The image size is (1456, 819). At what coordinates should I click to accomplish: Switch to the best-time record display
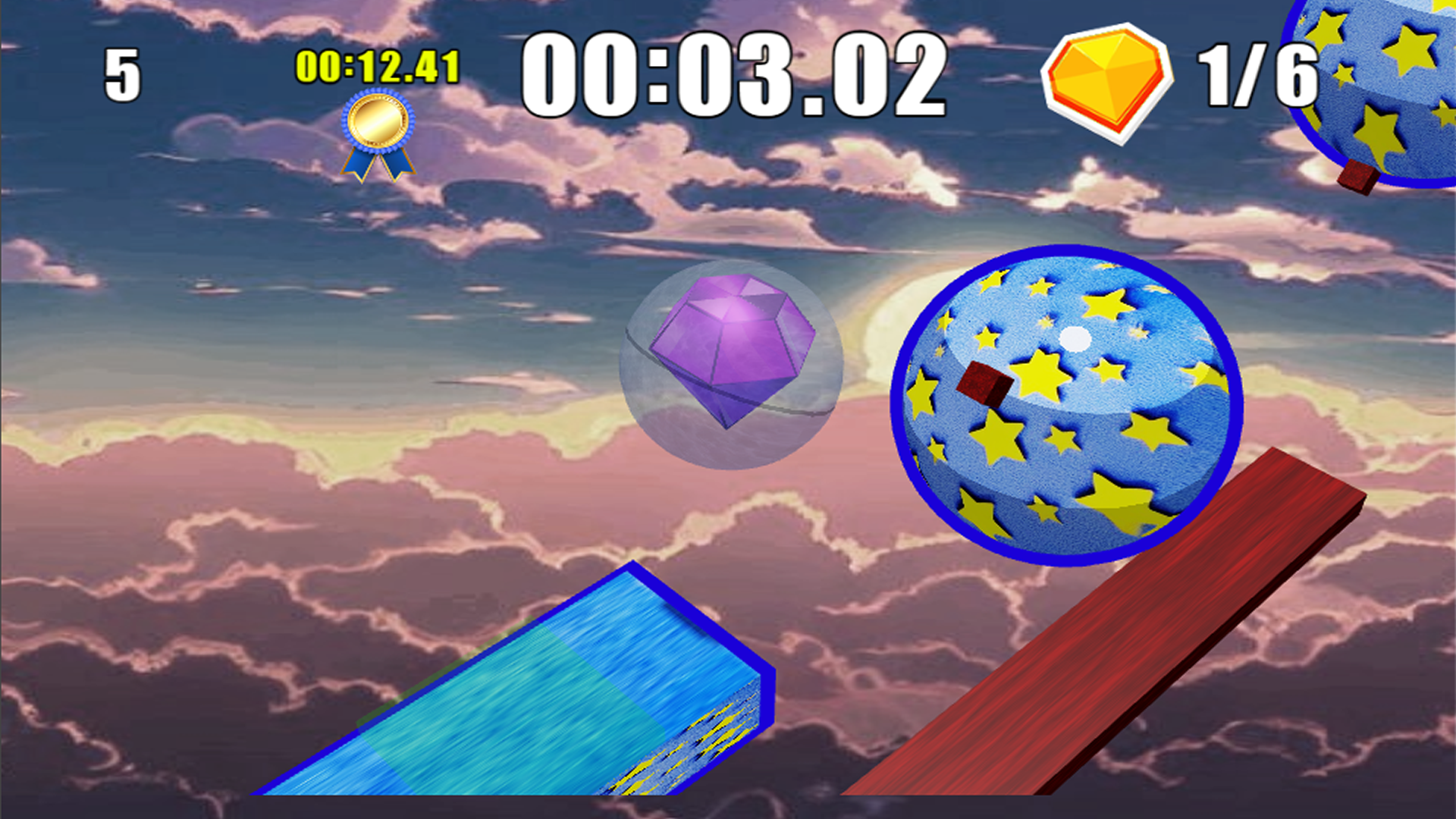tap(377, 67)
